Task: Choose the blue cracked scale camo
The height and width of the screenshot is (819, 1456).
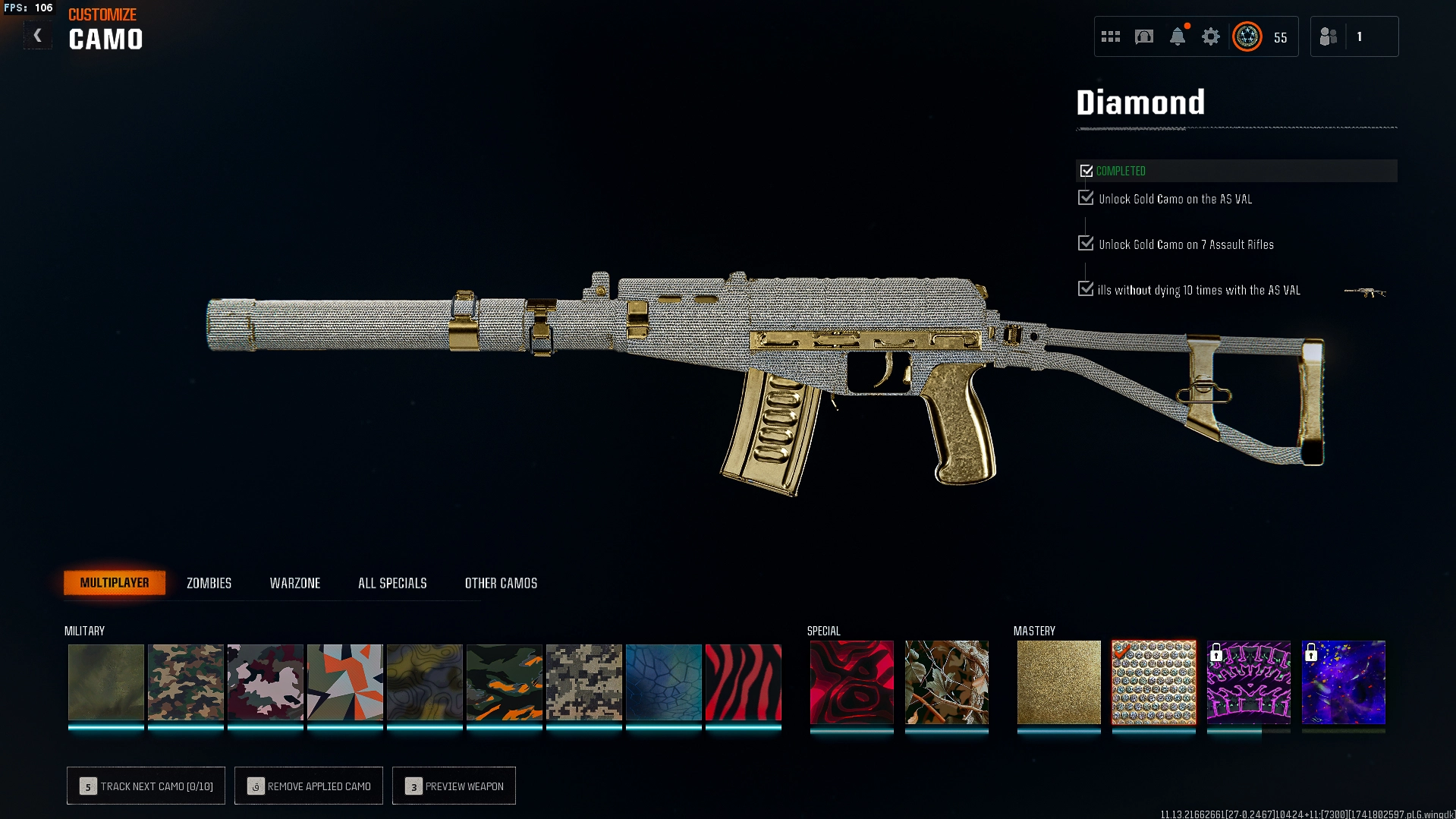Action: click(x=663, y=682)
